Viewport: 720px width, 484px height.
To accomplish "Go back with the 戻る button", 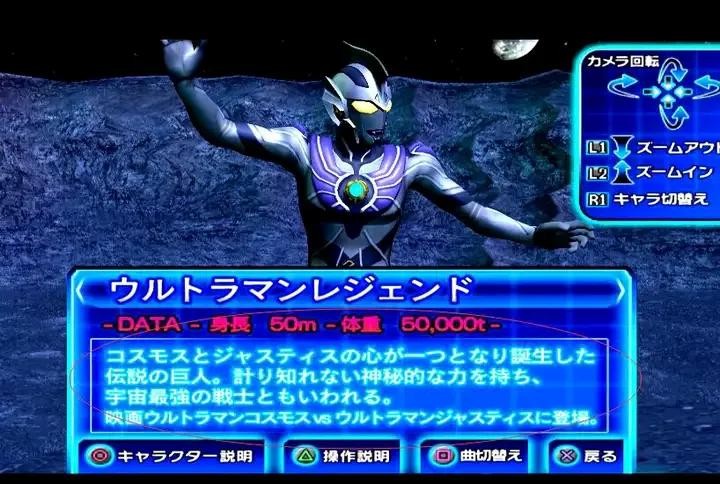I will 587,456.
